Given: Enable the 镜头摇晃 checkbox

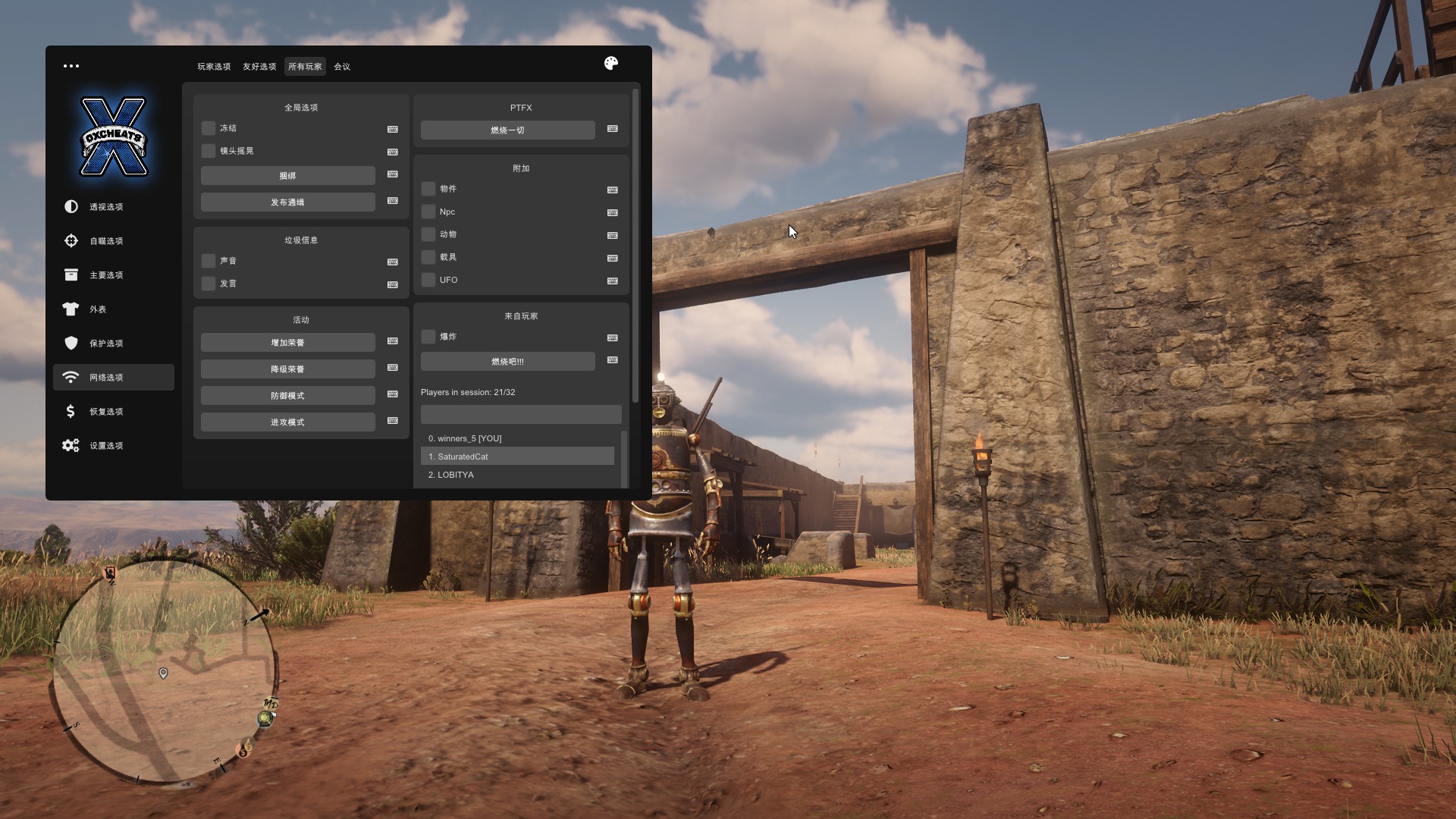Looking at the screenshot, I should [209, 151].
